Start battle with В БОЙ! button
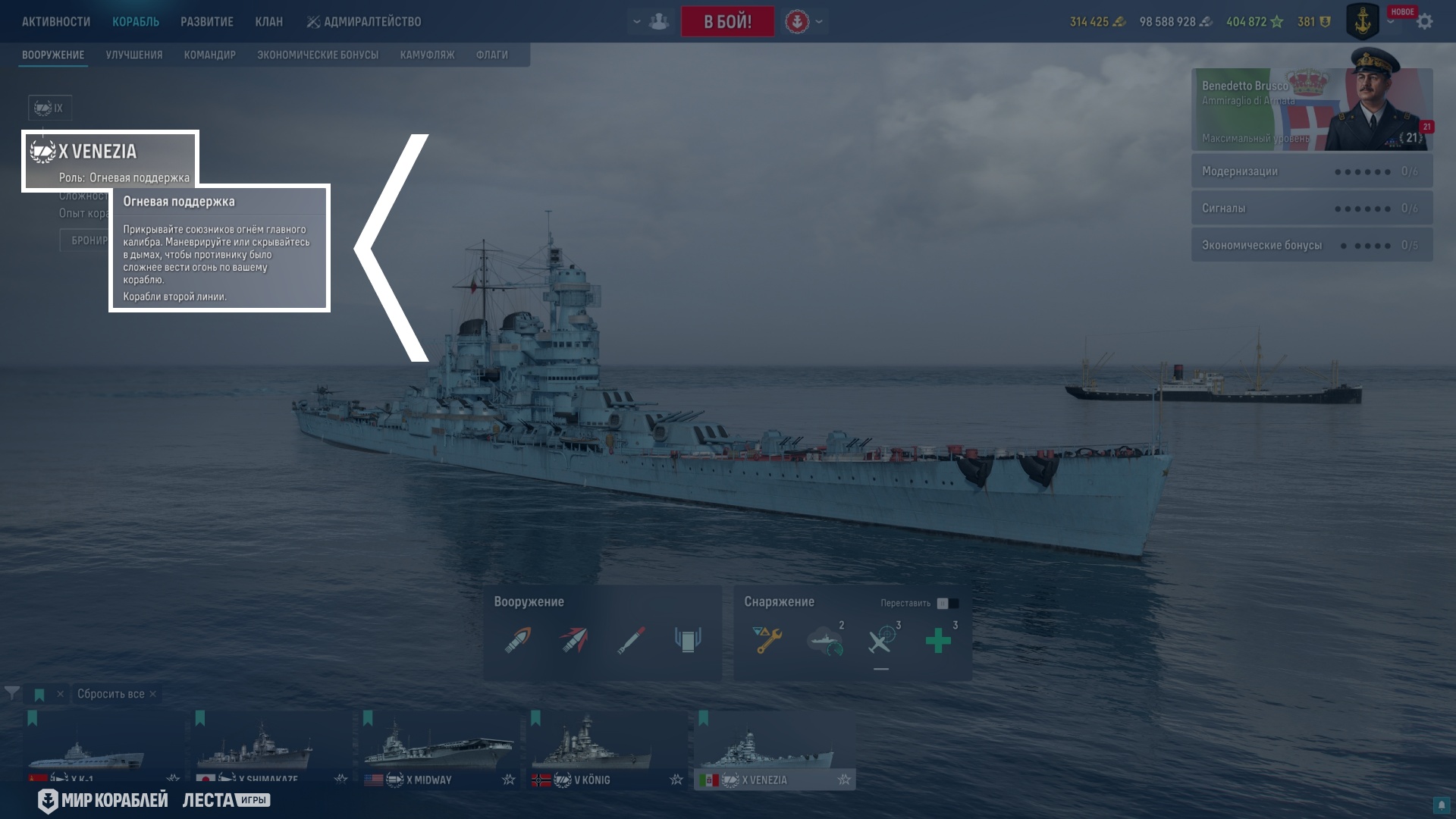 727,21
